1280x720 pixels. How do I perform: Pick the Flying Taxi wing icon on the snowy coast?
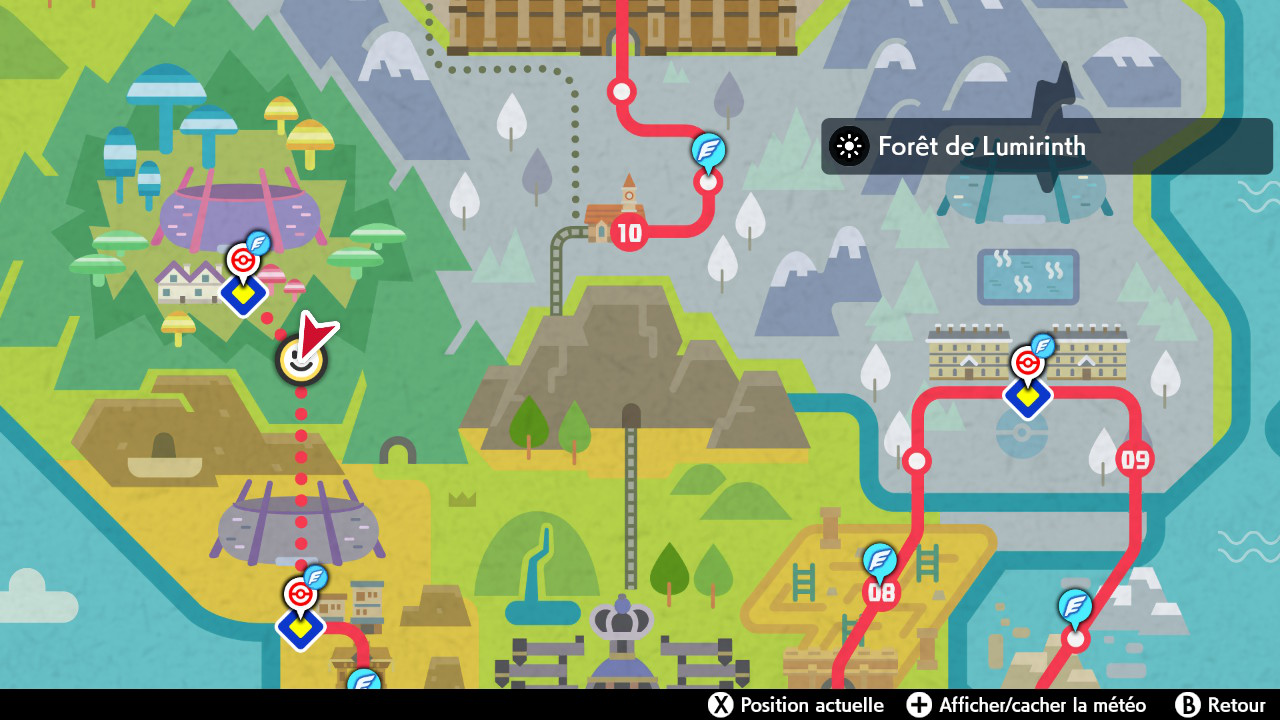(1075, 605)
